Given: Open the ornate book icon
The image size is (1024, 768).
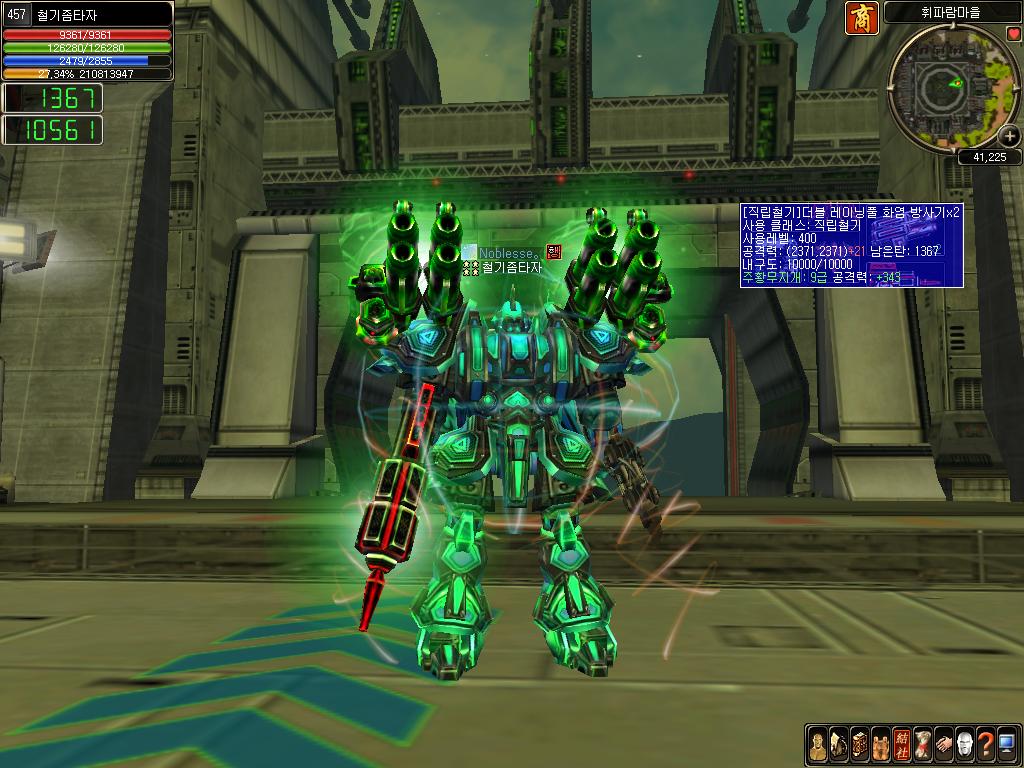Looking at the screenshot, I should click(858, 745).
